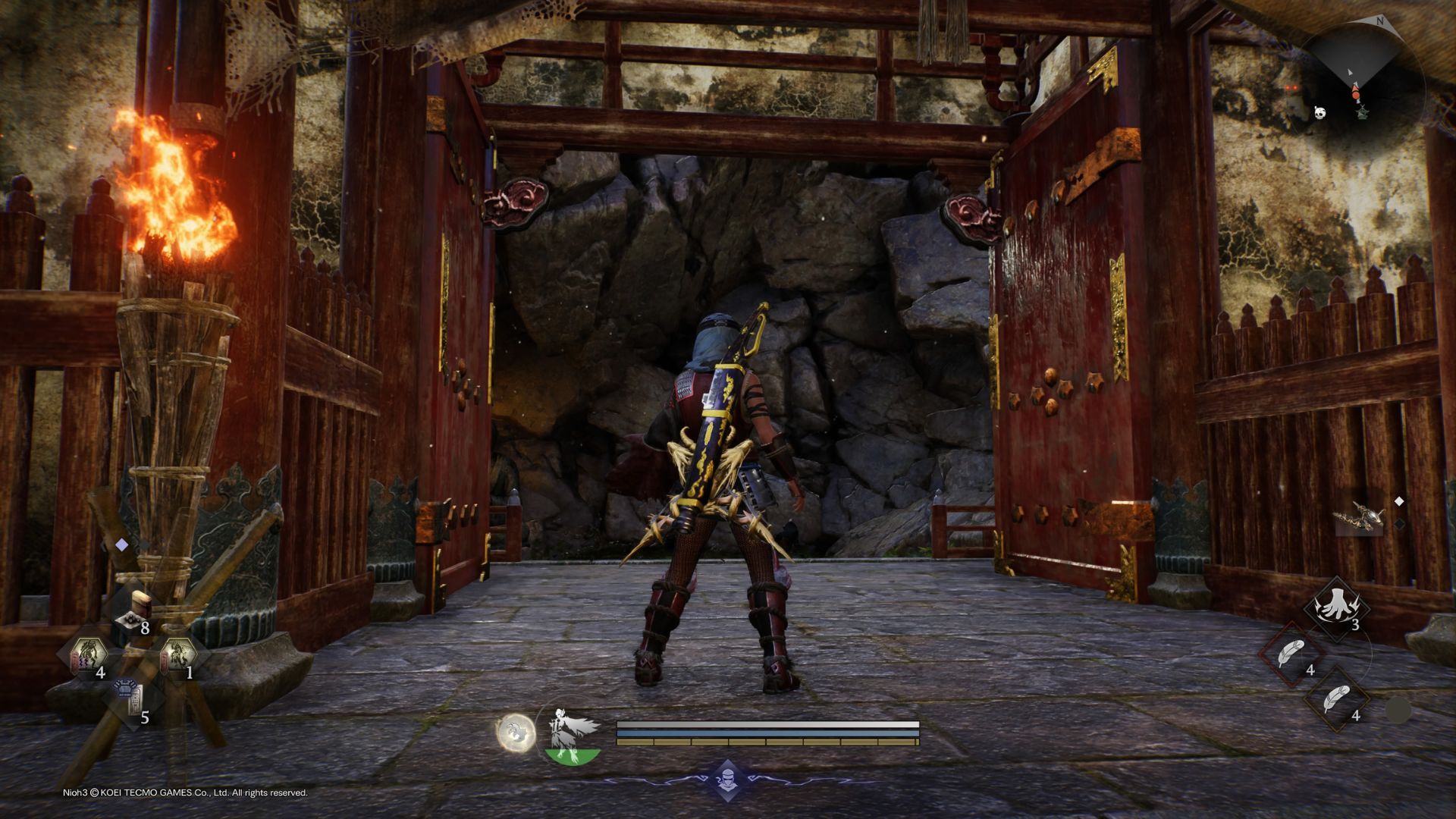The width and height of the screenshot is (1456, 819).
Task: Select the skull marker on the minimap
Action: [x=1320, y=112]
